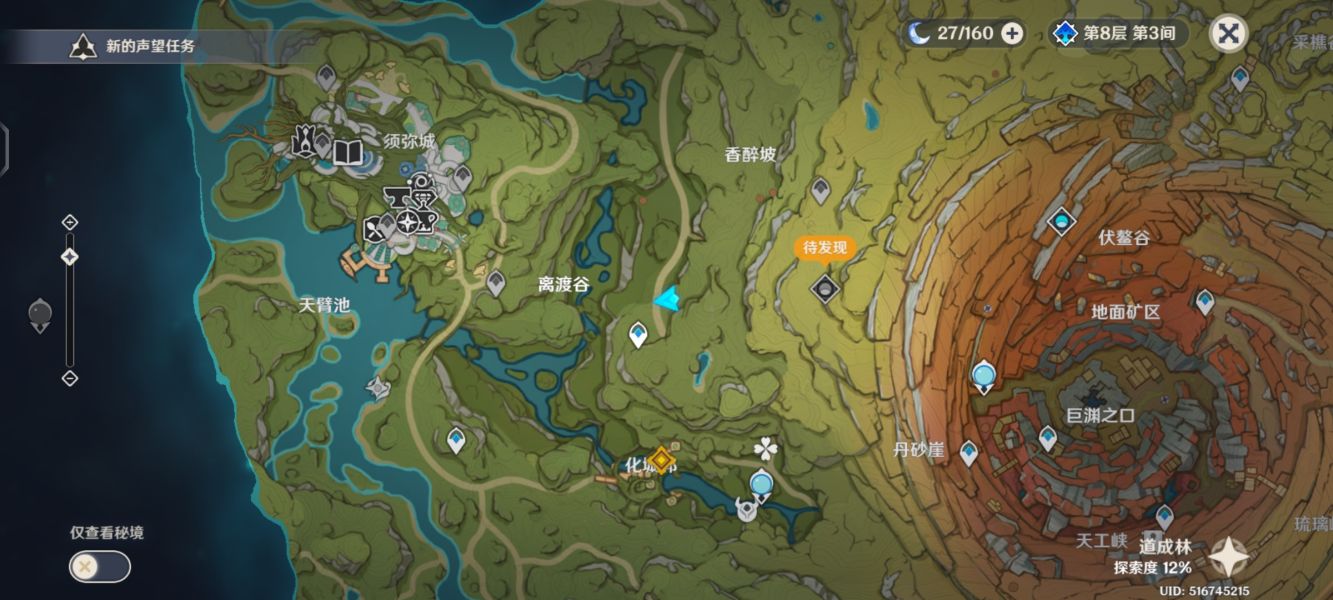The height and width of the screenshot is (600, 1333).
Task: Zoom out using the slider's minus button
Action: [x=70, y=378]
